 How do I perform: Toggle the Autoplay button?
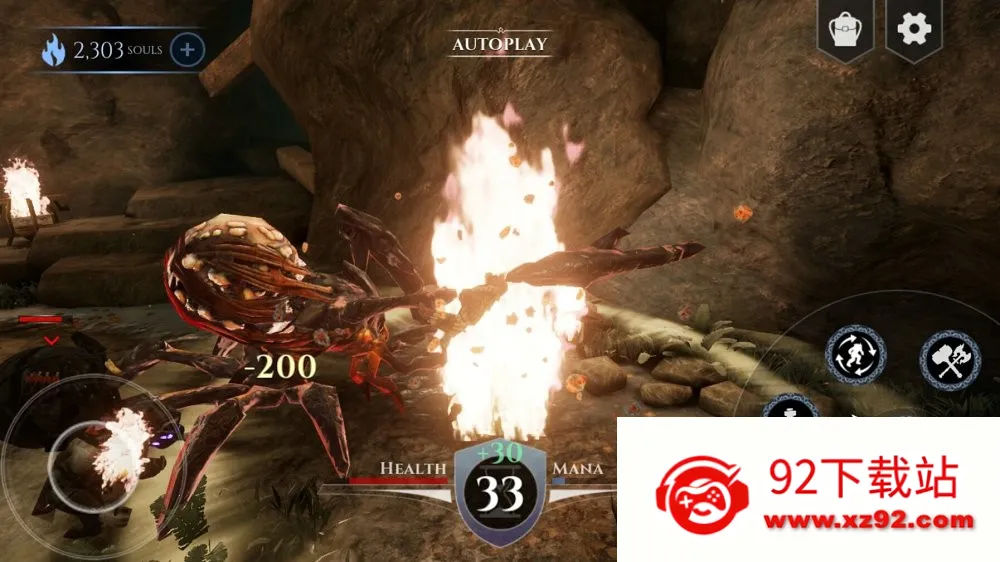click(x=500, y=44)
